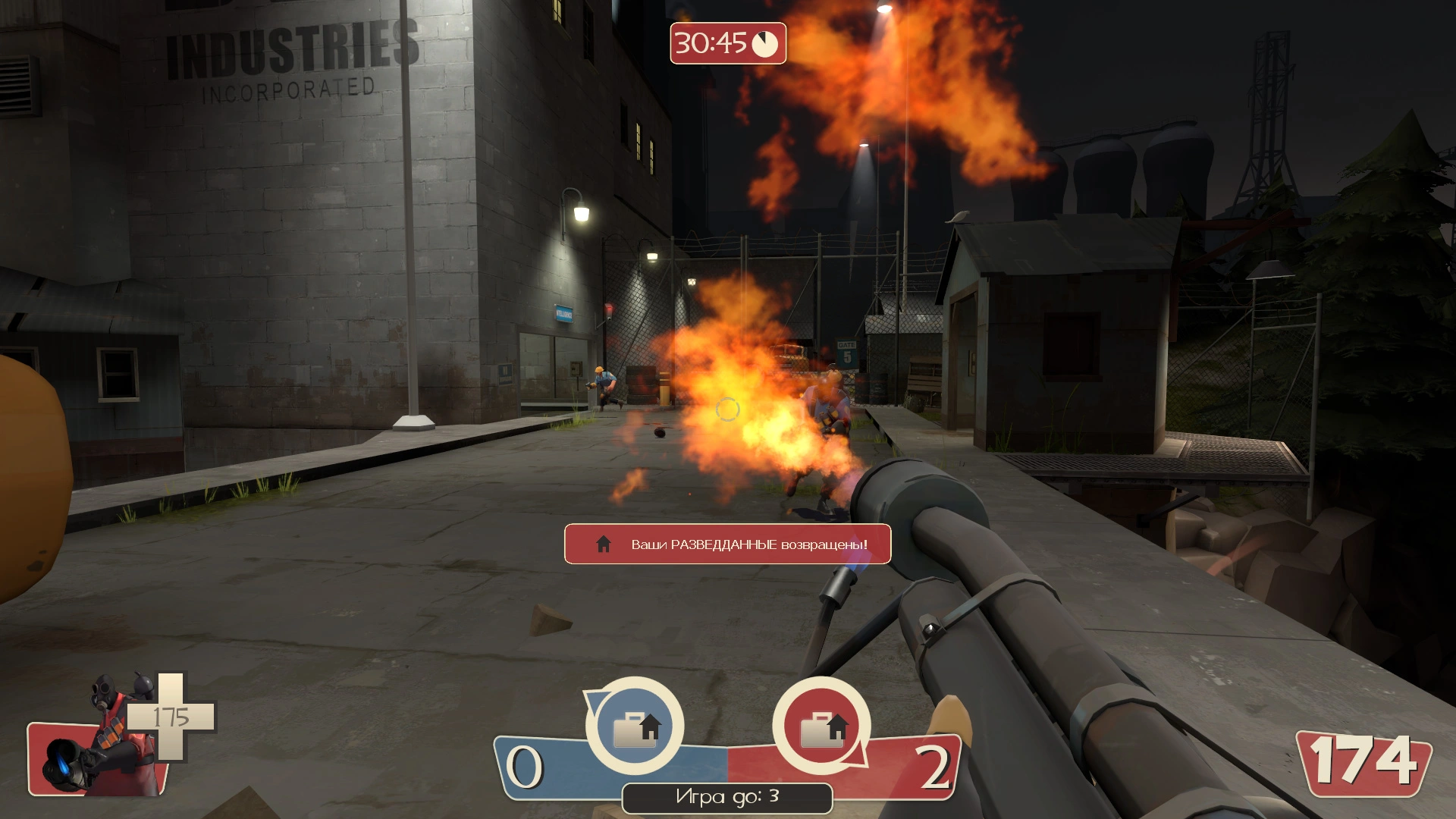1456x819 pixels.
Task: Click the red team intelligence briefcase icon
Action: click(x=822, y=726)
